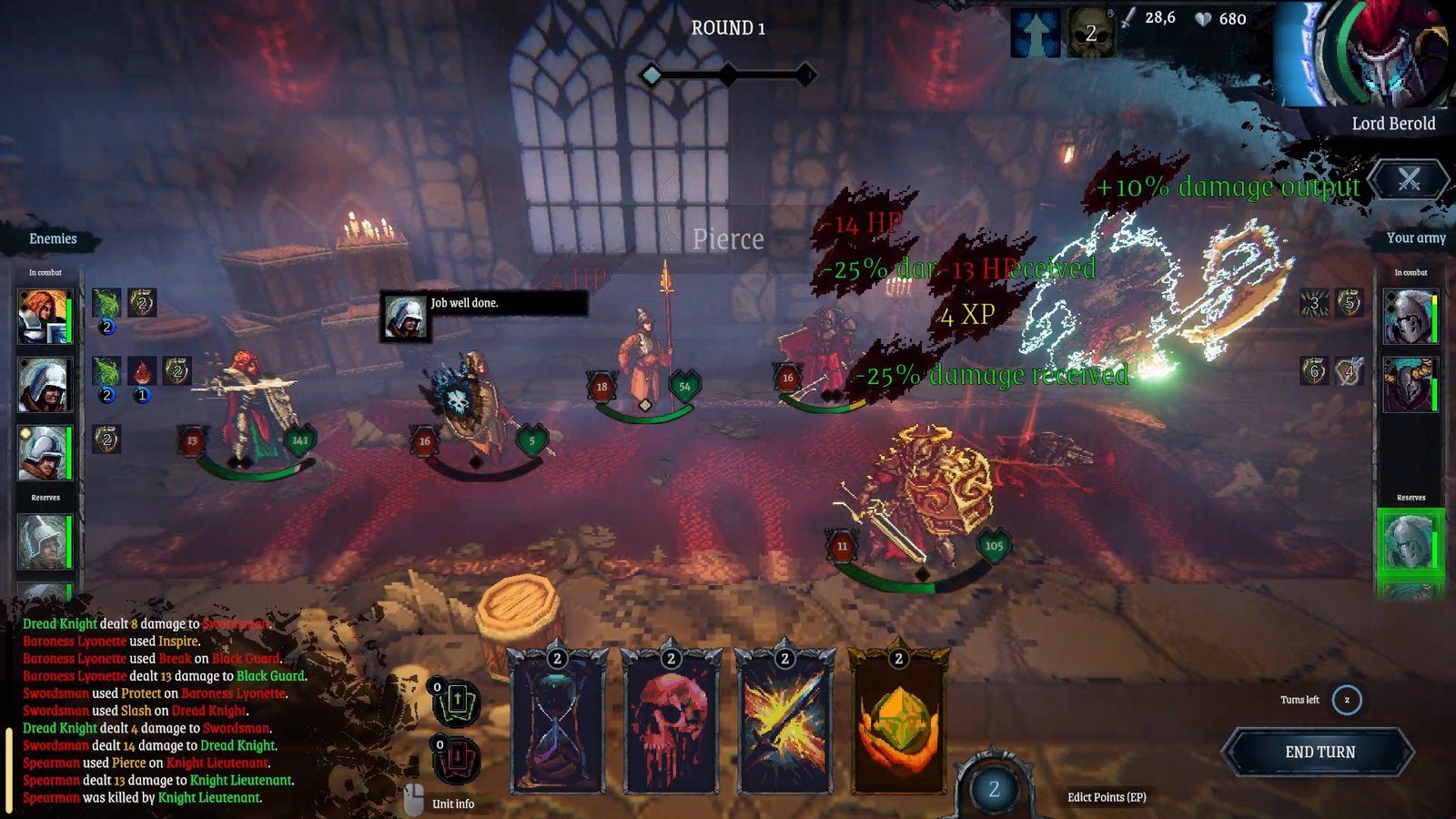End the current turn

1319,753
